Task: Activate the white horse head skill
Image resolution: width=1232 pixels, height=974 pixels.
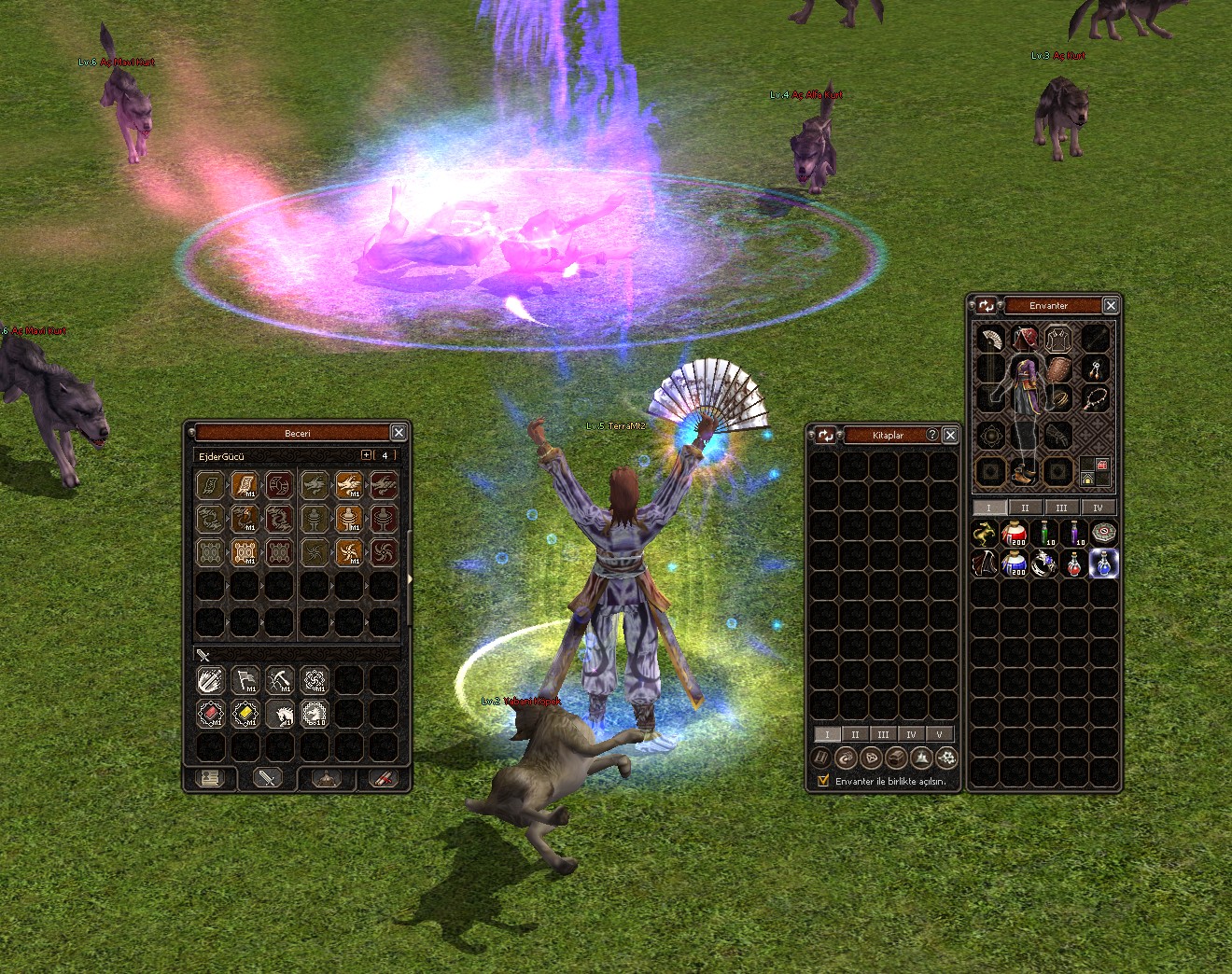Action: point(280,715)
